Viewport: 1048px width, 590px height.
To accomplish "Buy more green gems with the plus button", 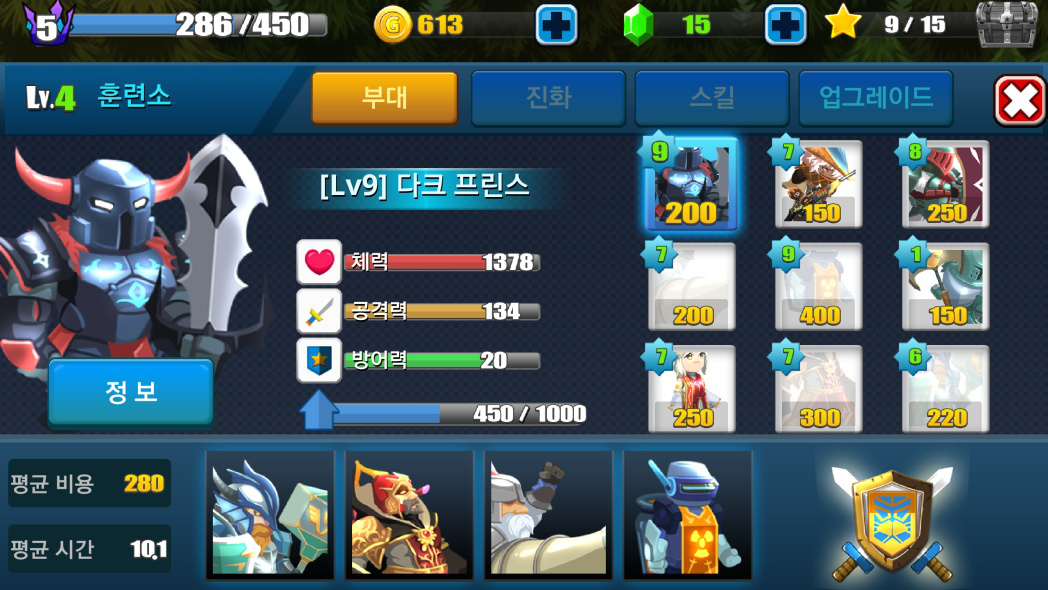I will click(785, 25).
